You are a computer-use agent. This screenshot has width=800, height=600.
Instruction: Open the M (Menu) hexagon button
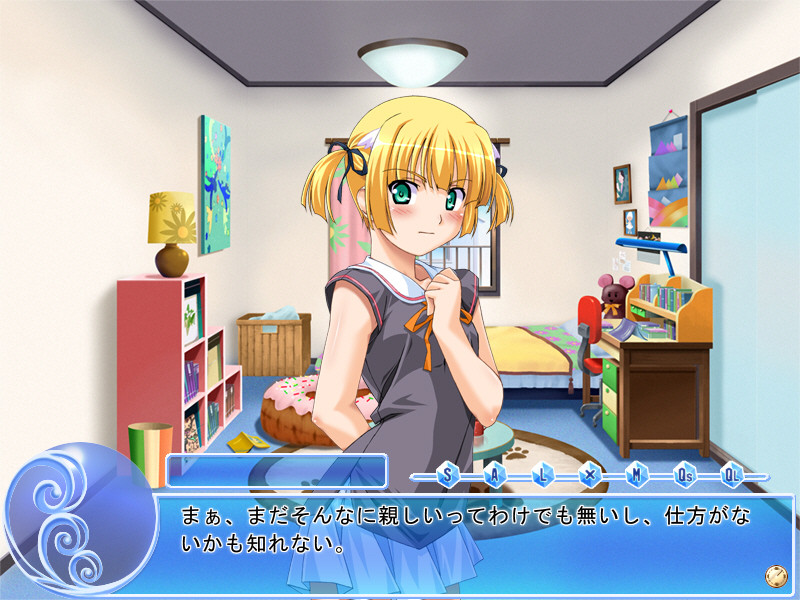click(x=636, y=475)
